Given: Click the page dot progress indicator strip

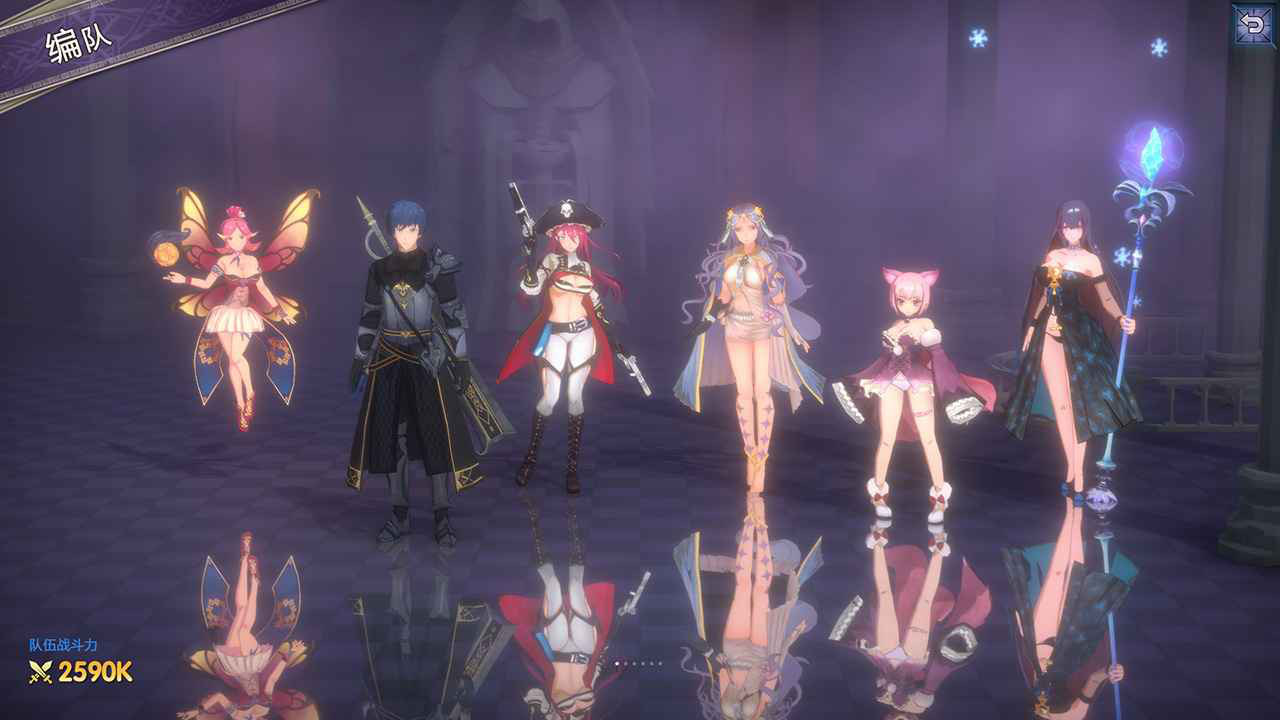Looking at the screenshot, I should (x=638, y=663).
